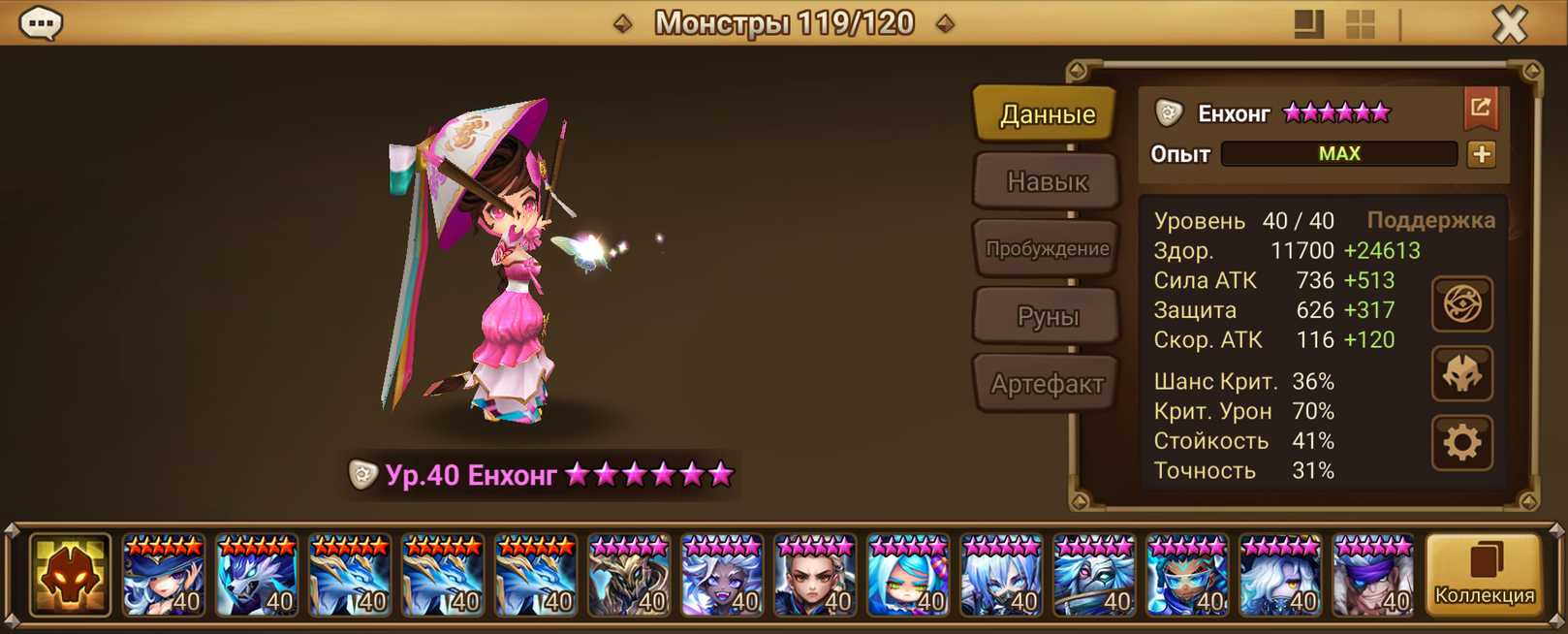
Task: Close the monsters screen with the X
Action: point(1509,23)
